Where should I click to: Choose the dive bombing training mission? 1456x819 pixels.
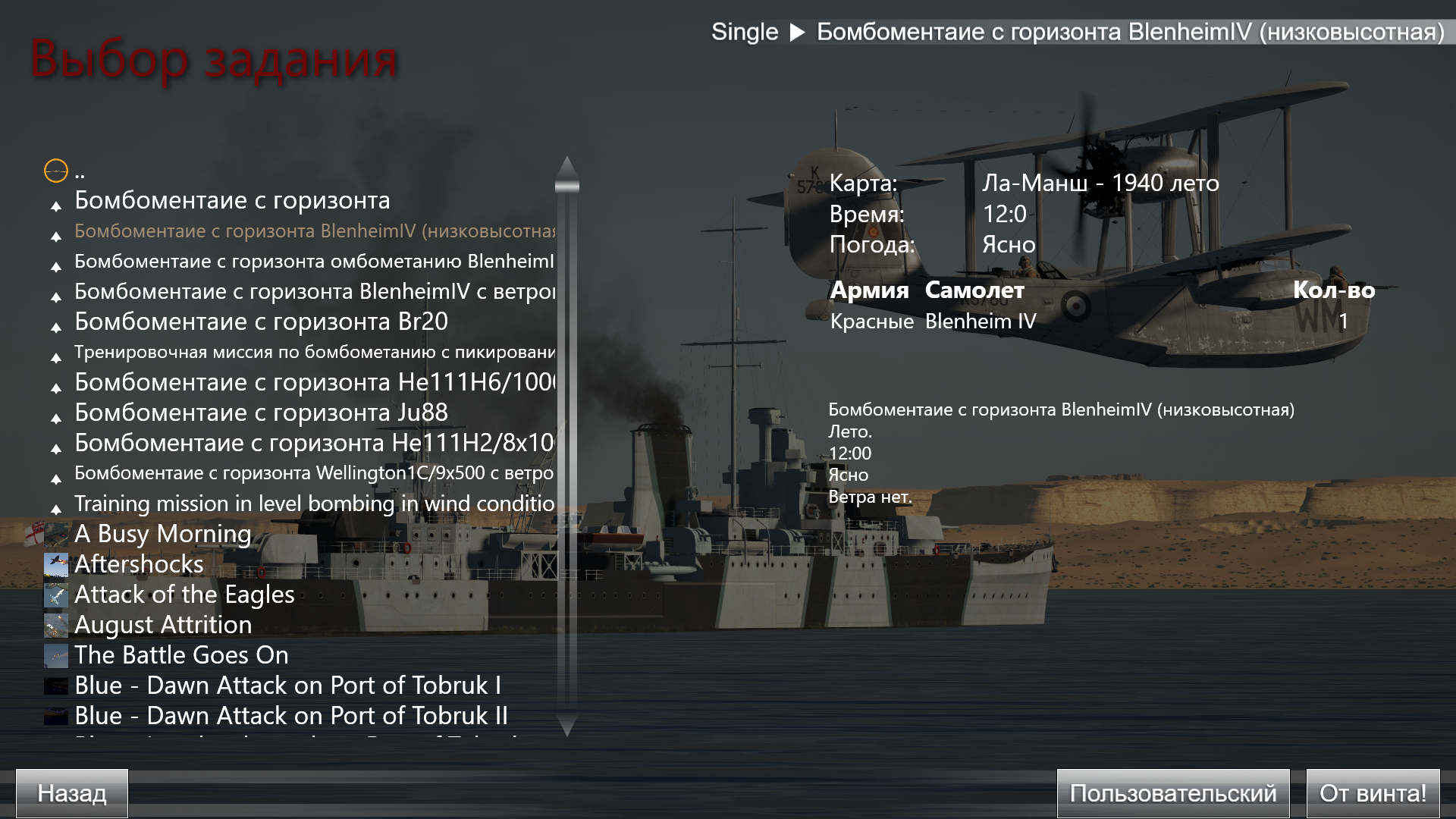(314, 353)
